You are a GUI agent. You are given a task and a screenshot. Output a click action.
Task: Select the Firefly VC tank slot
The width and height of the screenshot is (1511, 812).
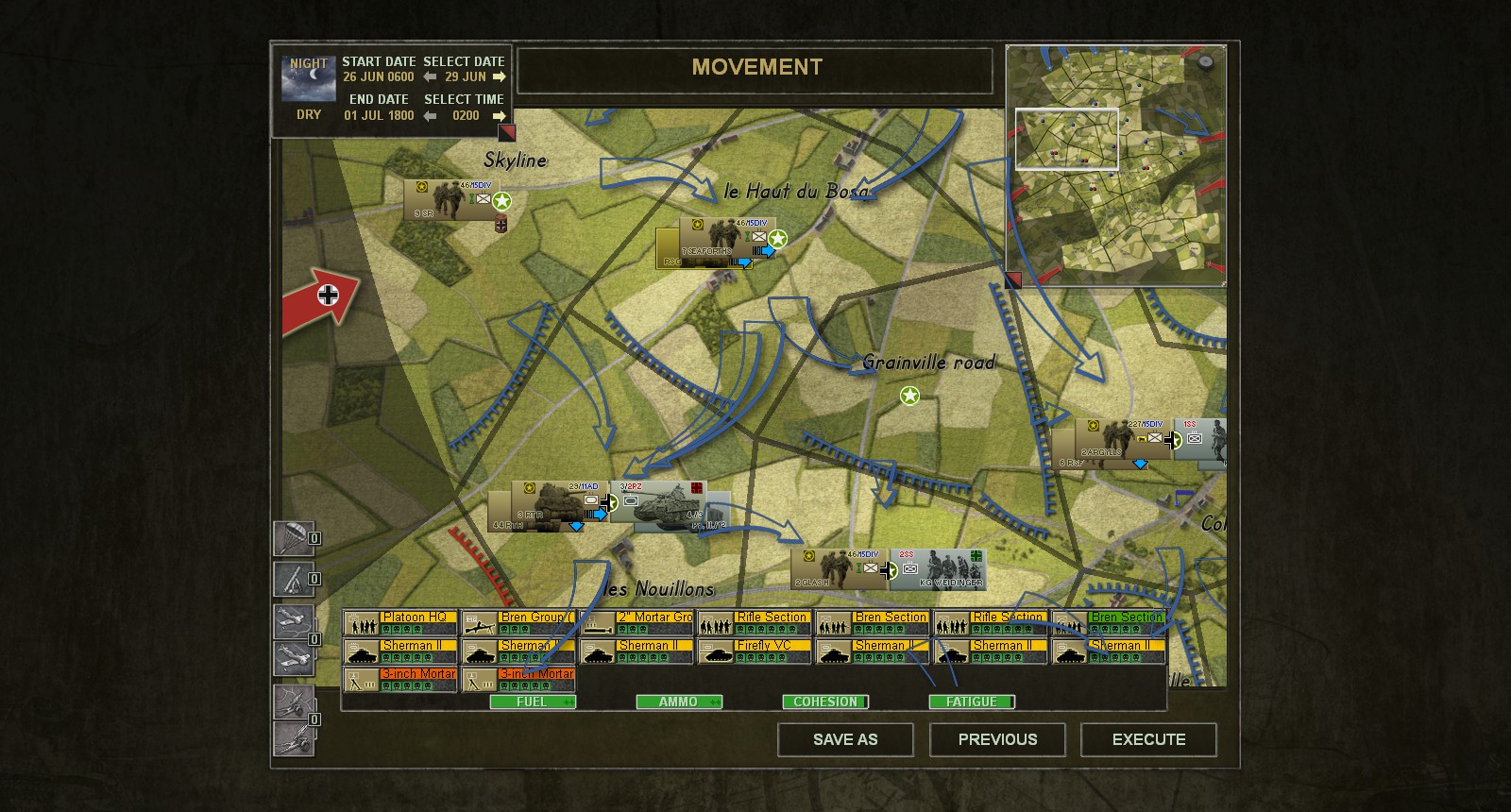point(754,651)
